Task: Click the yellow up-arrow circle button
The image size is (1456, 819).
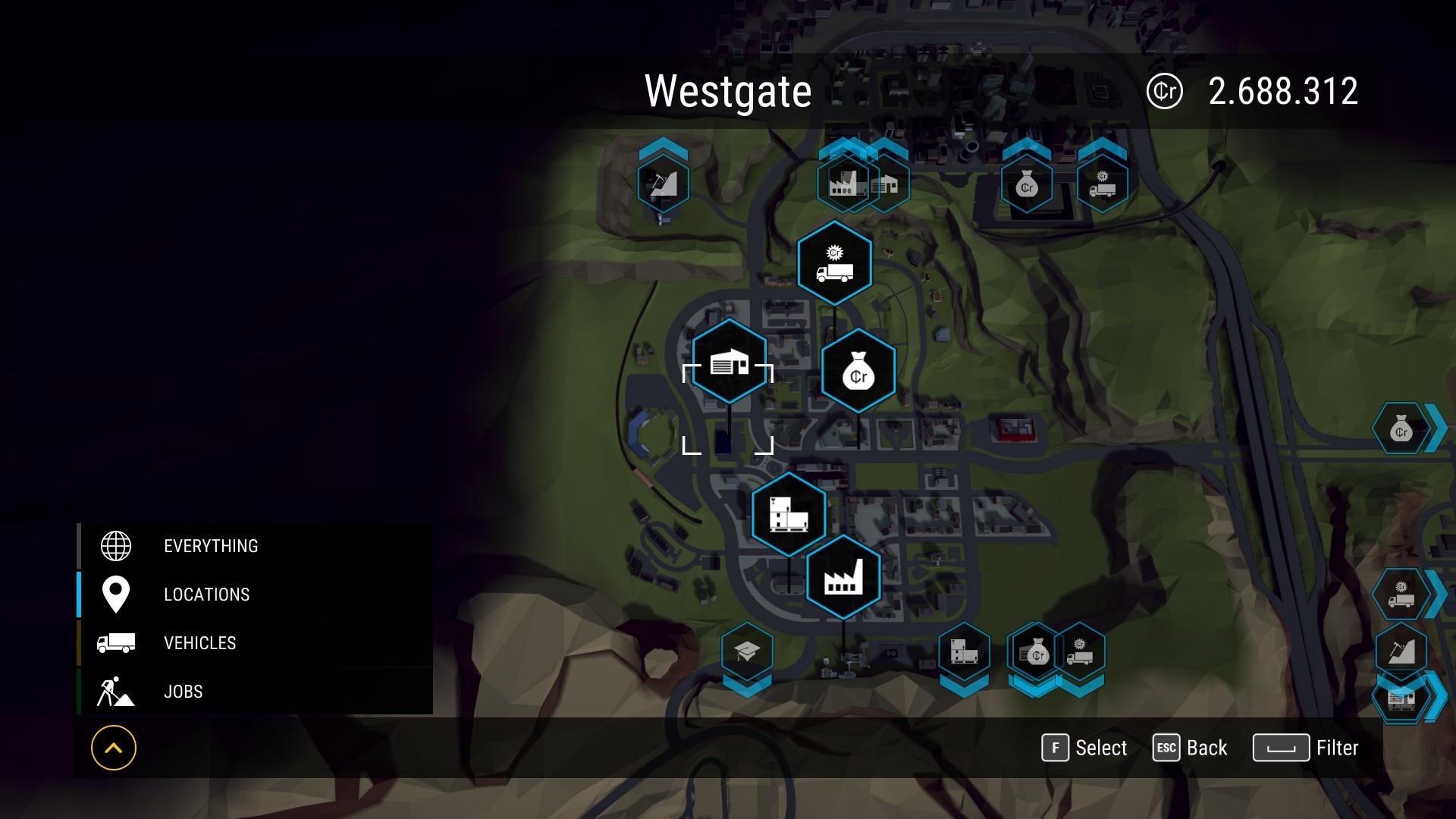Action: 114,748
